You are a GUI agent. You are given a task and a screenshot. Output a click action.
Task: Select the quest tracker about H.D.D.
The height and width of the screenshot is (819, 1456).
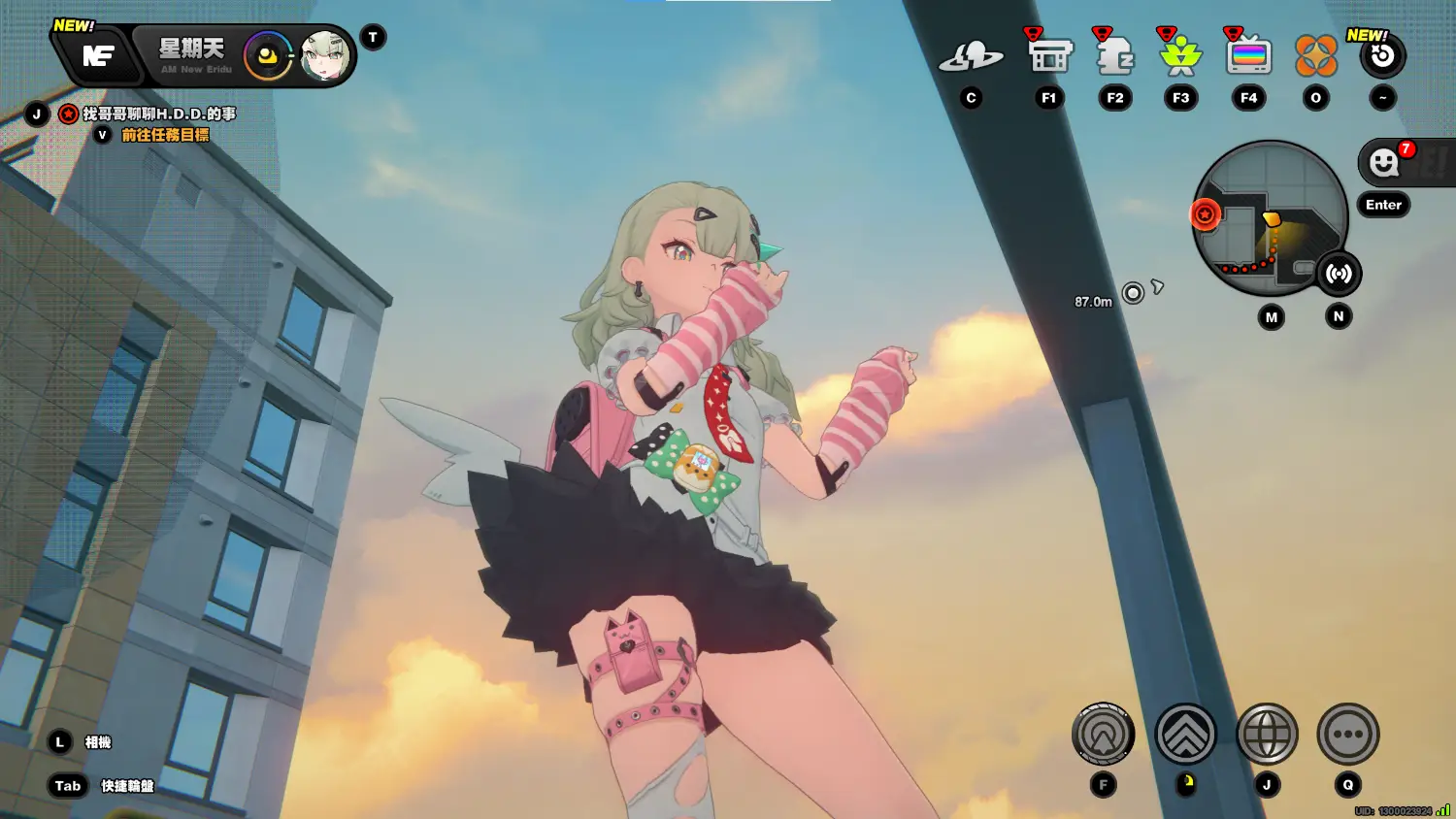[158, 115]
